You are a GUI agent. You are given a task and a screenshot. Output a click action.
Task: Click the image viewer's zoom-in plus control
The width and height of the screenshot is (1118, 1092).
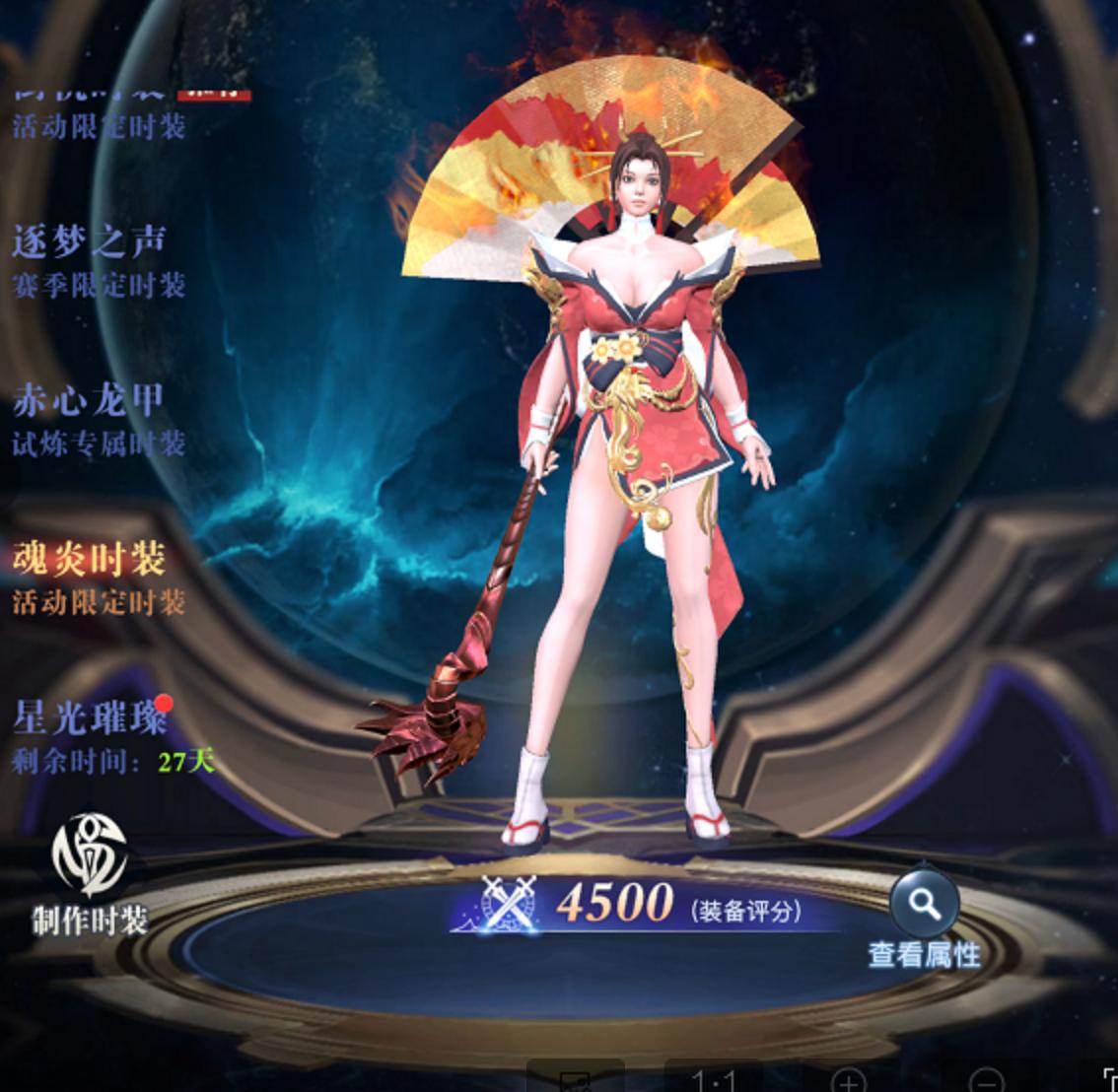tap(850, 1080)
